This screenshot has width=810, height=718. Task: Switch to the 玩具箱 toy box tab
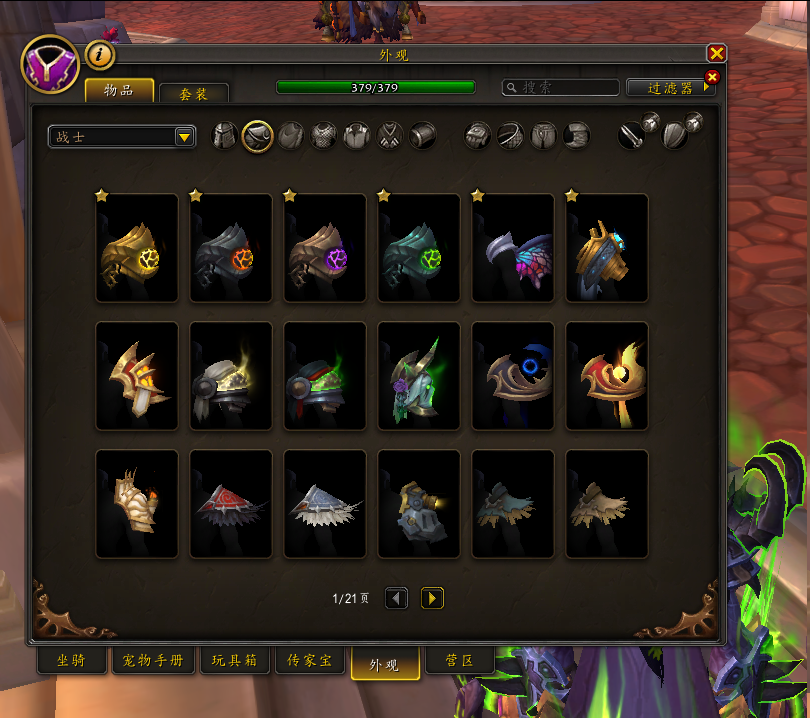(235, 662)
